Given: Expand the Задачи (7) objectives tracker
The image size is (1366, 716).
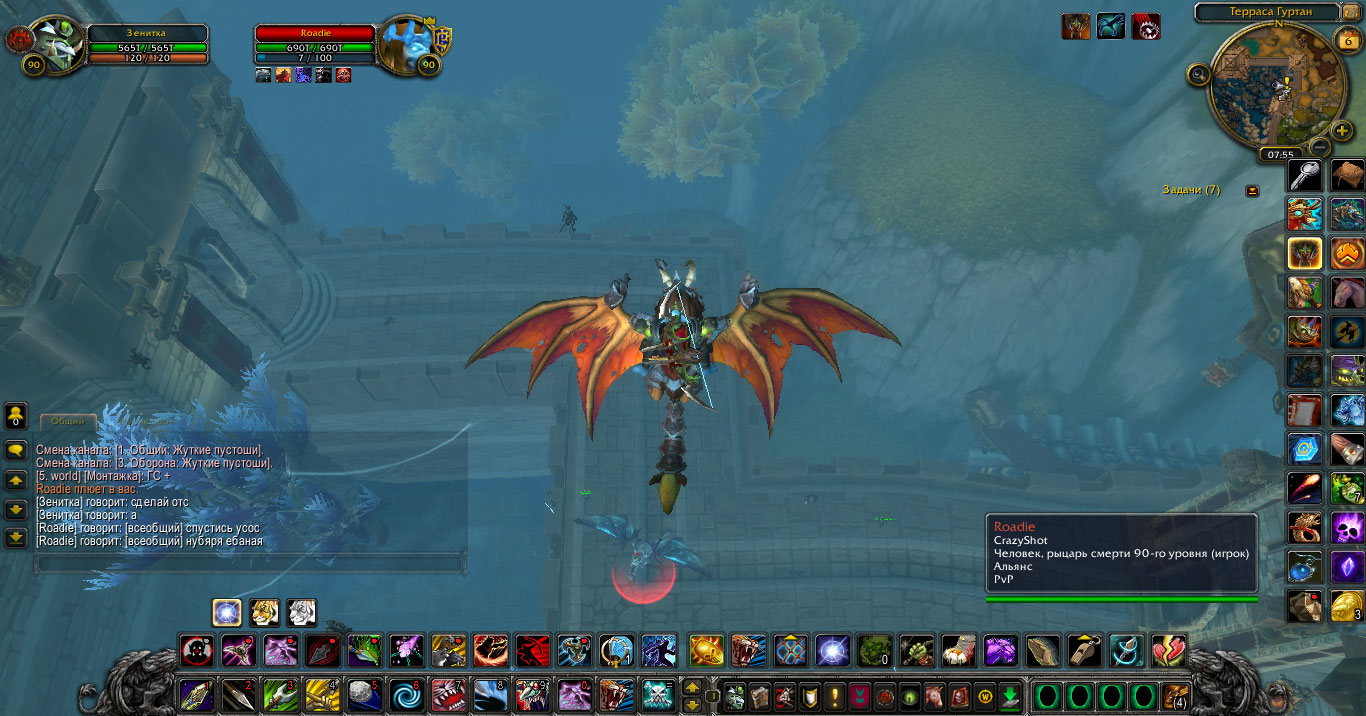Looking at the screenshot, I should tap(1252, 190).
